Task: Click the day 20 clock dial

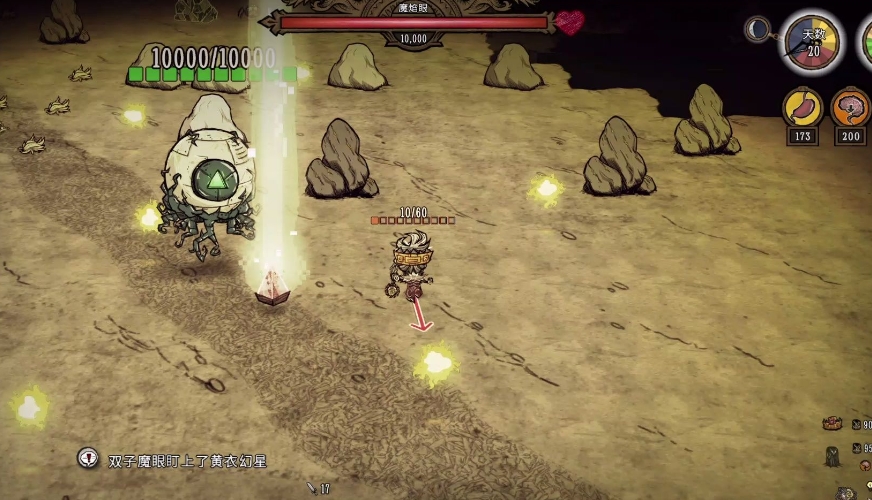Action: tap(812, 42)
